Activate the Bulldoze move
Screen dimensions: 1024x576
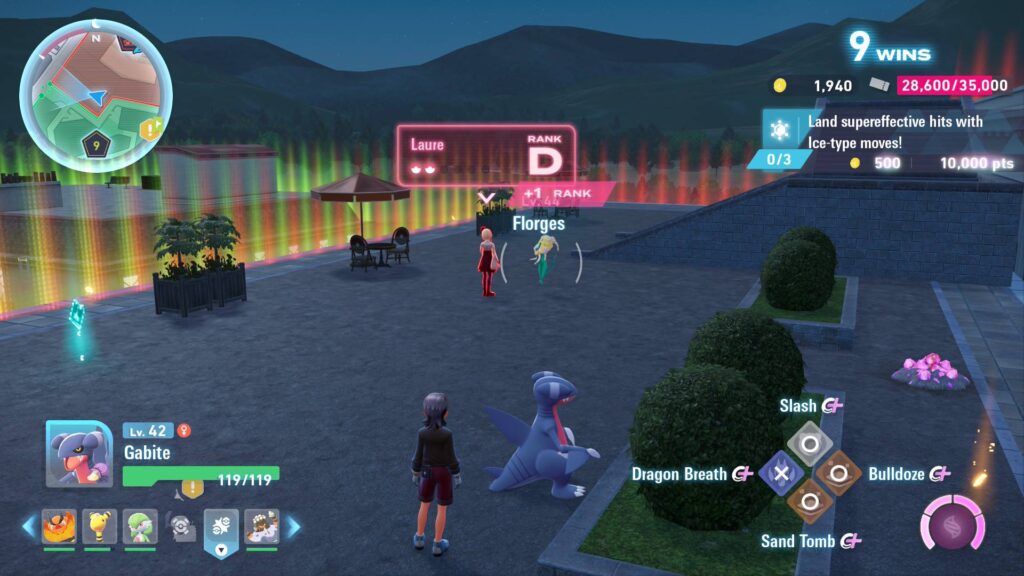click(x=838, y=473)
